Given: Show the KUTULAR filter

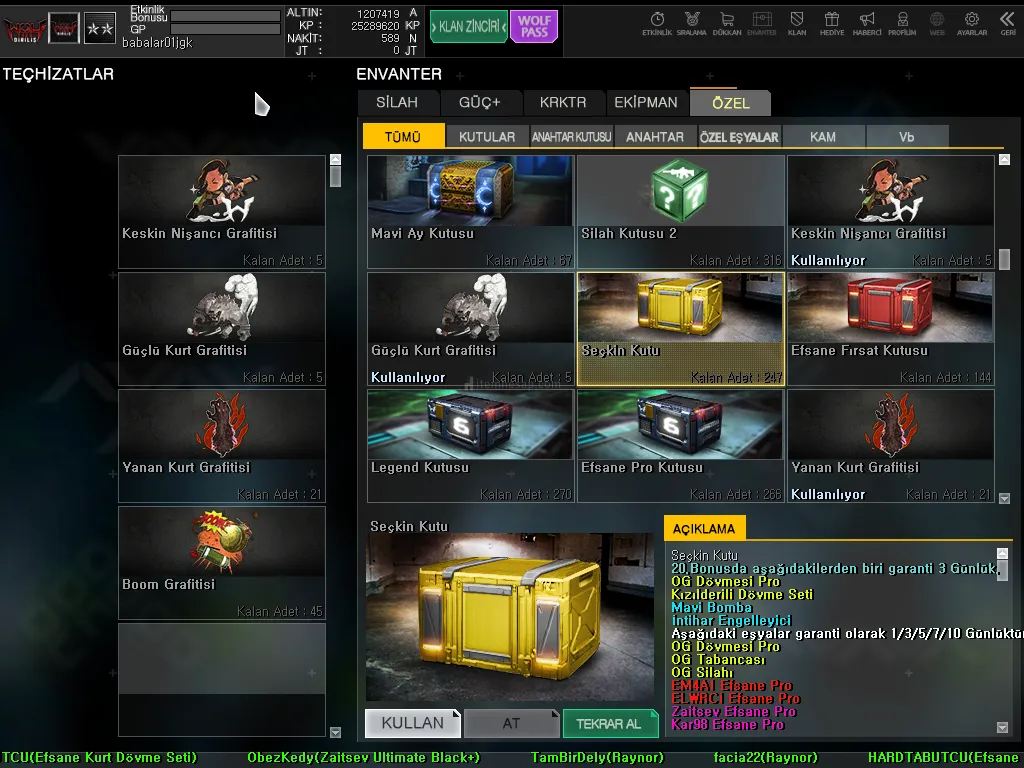Looking at the screenshot, I should 487,137.
